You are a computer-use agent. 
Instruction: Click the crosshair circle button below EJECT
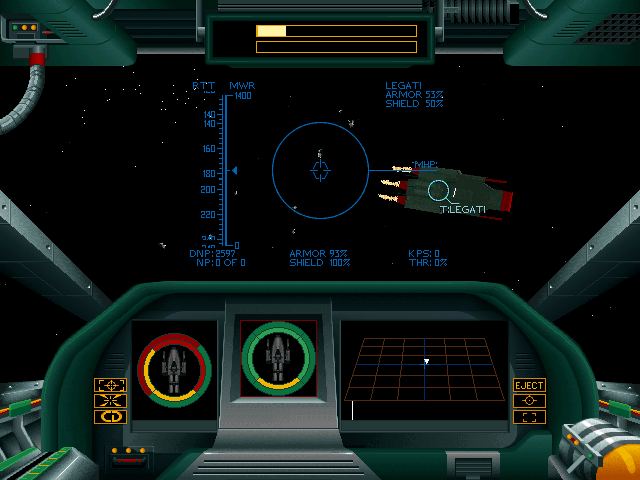coord(529,401)
